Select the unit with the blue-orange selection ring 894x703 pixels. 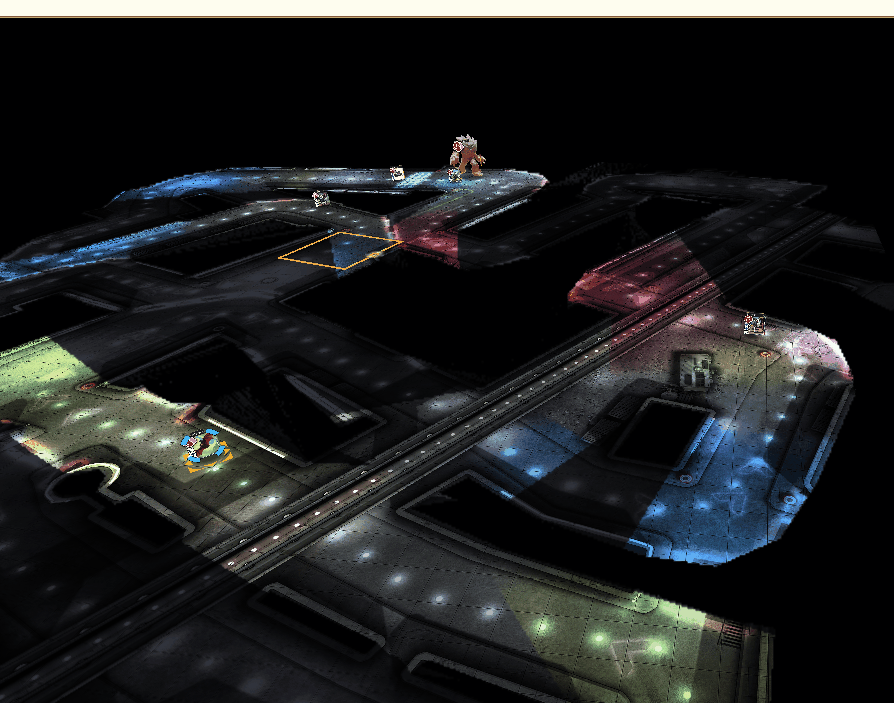[206, 449]
